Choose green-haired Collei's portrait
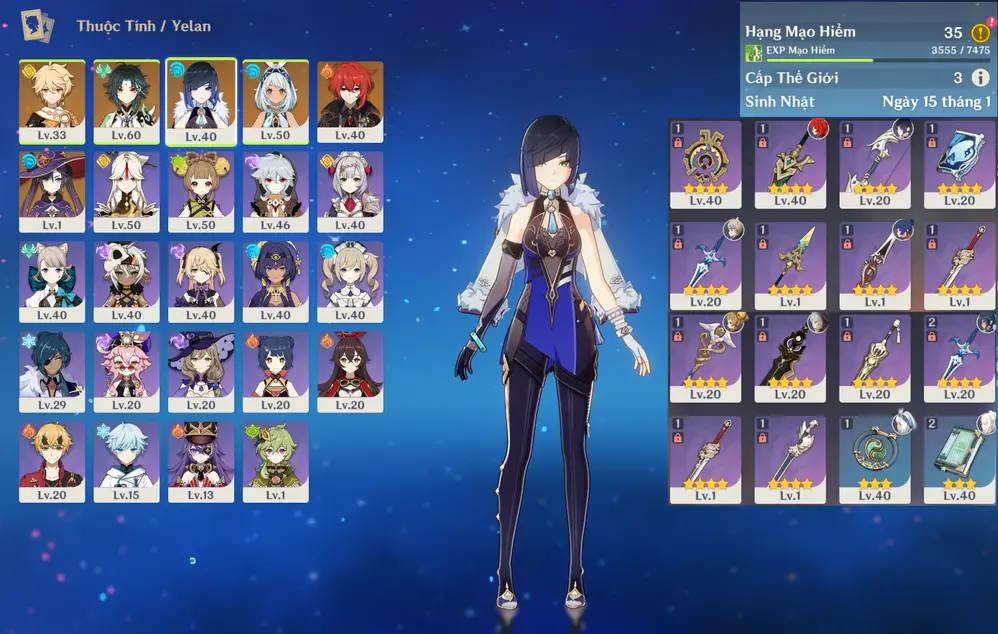Viewport: 998px width, 634px height. 275,461
